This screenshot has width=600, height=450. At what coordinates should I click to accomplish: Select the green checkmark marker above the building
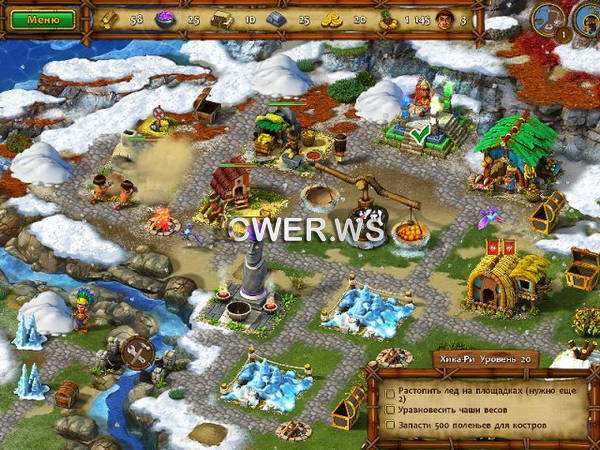coord(420,131)
